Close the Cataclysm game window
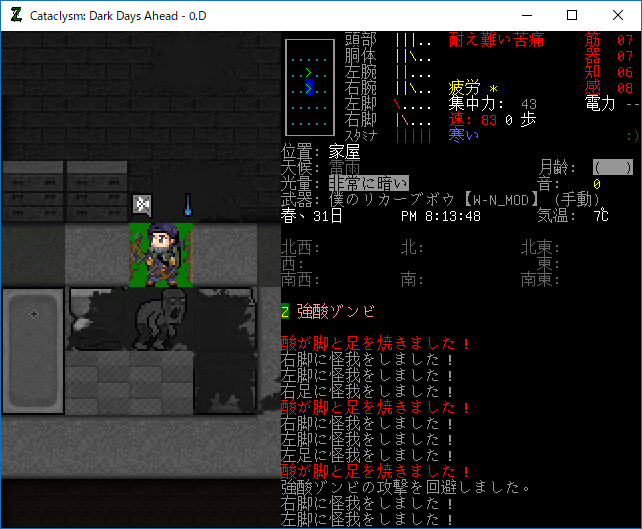 (617, 15)
